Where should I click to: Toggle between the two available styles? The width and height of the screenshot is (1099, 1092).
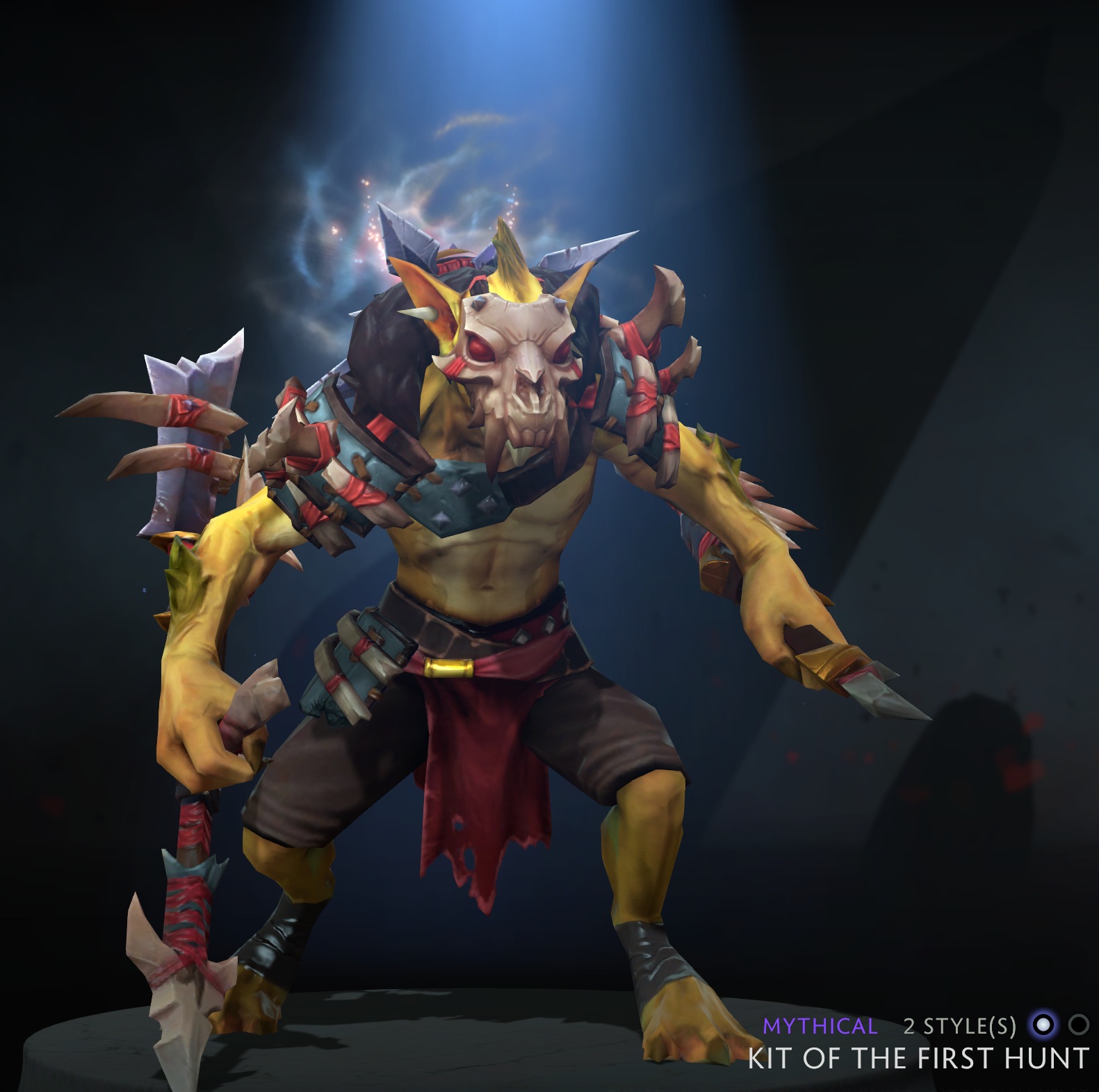coord(1077,1024)
